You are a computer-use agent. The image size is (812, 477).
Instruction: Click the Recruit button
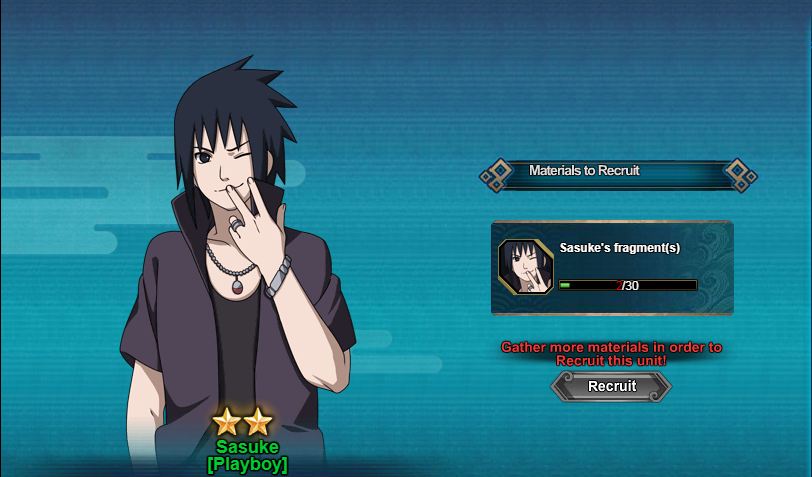[611, 386]
